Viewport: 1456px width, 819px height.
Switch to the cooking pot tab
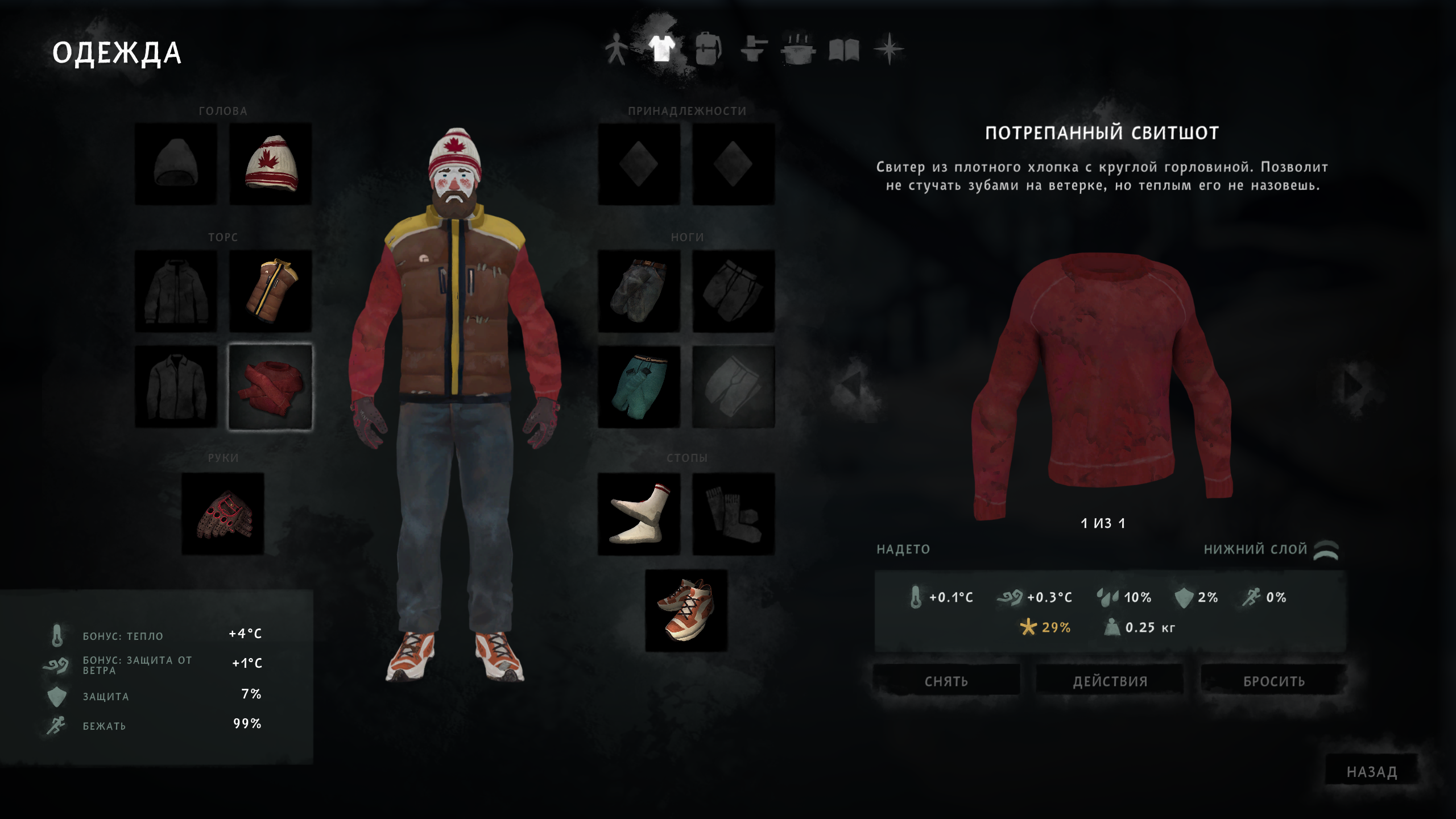pyautogui.click(x=799, y=49)
